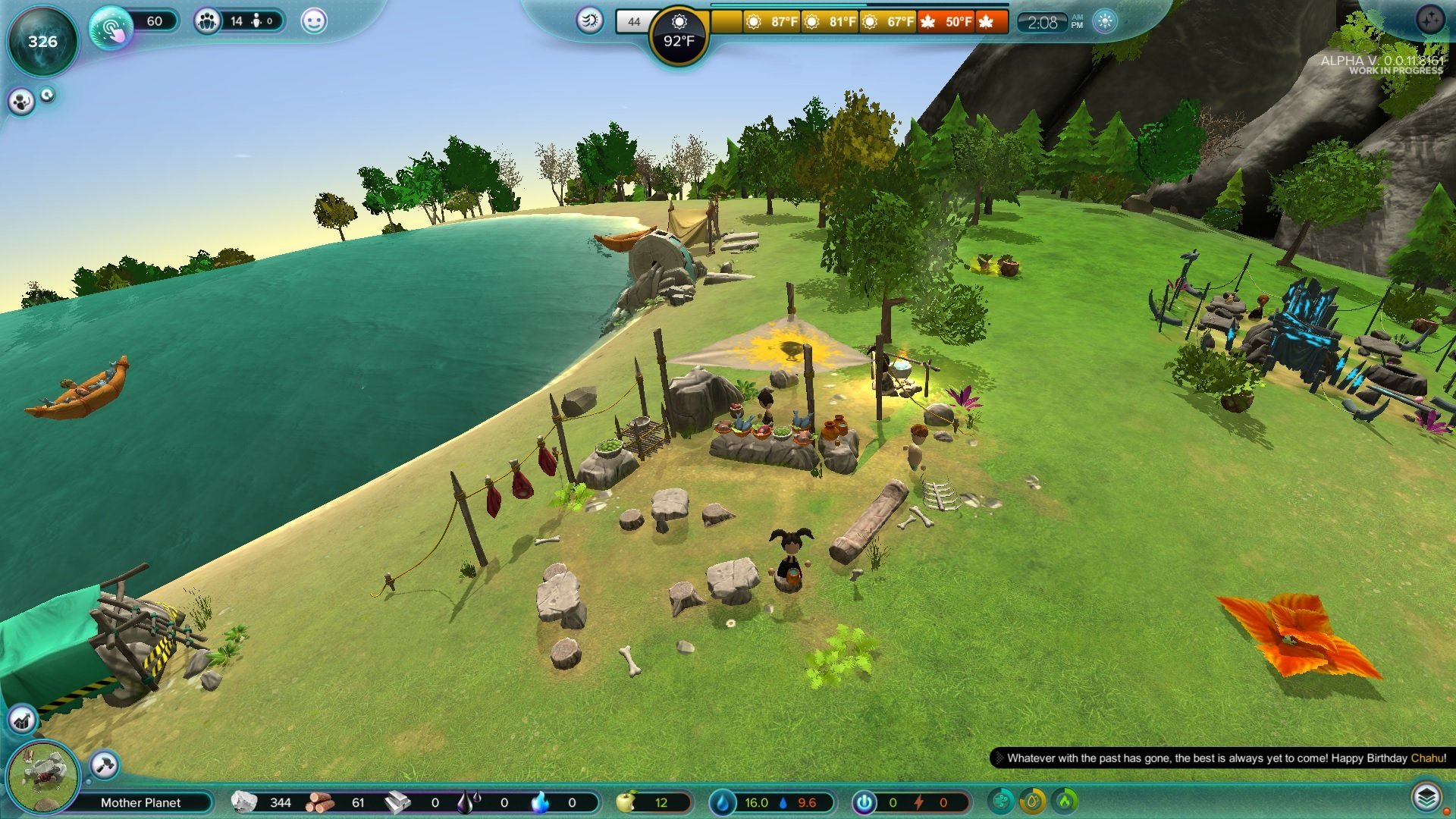Screen dimensions: 1456x819
Task: Click the day 44 calendar box
Action: click(x=633, y=22)
